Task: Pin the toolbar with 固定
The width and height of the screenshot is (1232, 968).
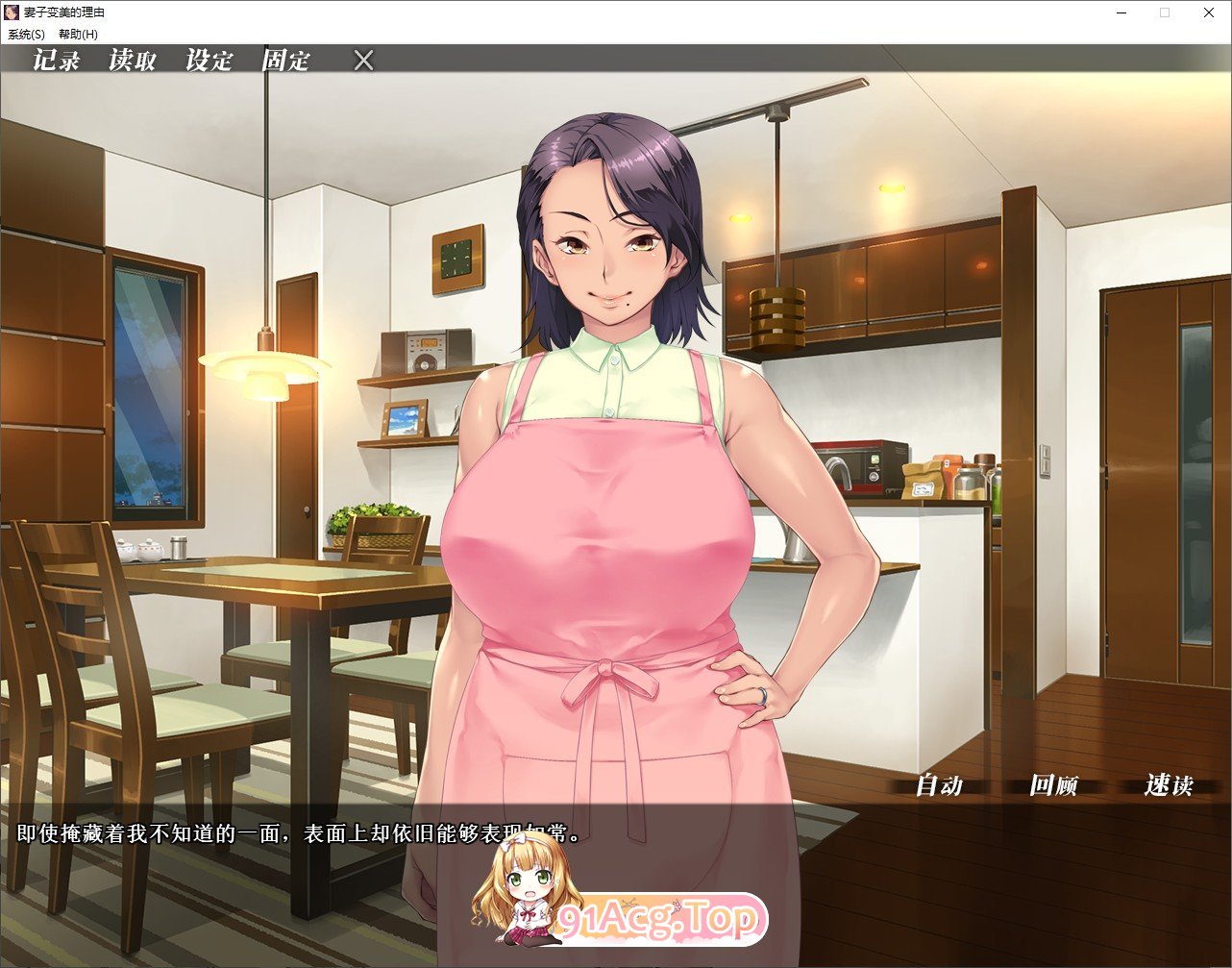Action: click(x=284, y=61)
